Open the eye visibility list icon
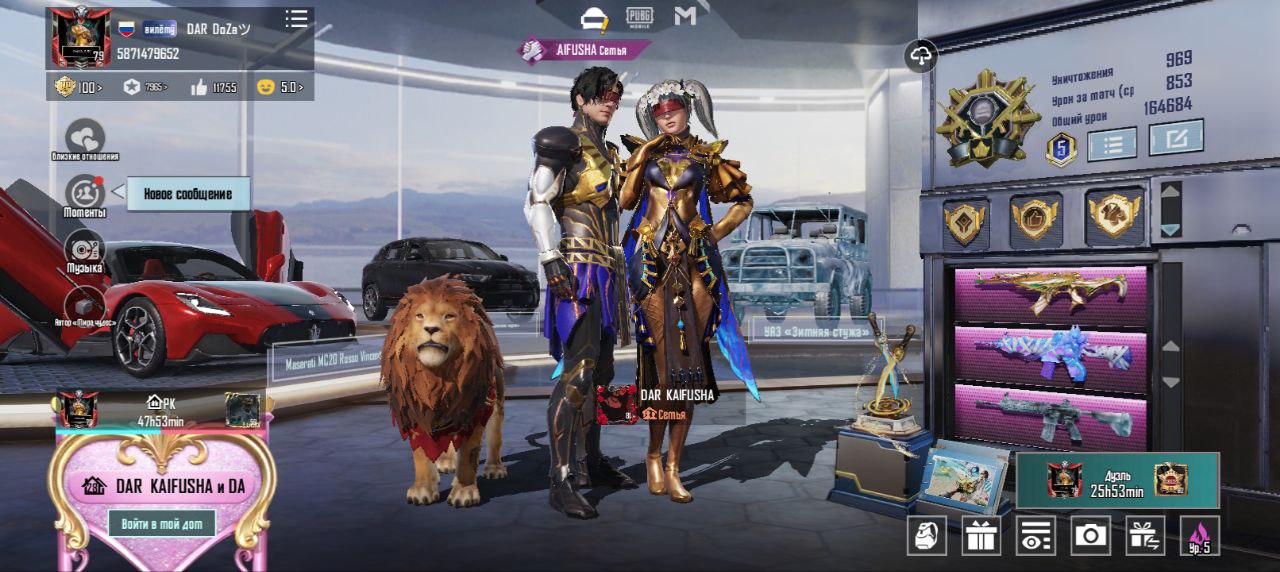1280x572 pixels. pos(1036,536)
